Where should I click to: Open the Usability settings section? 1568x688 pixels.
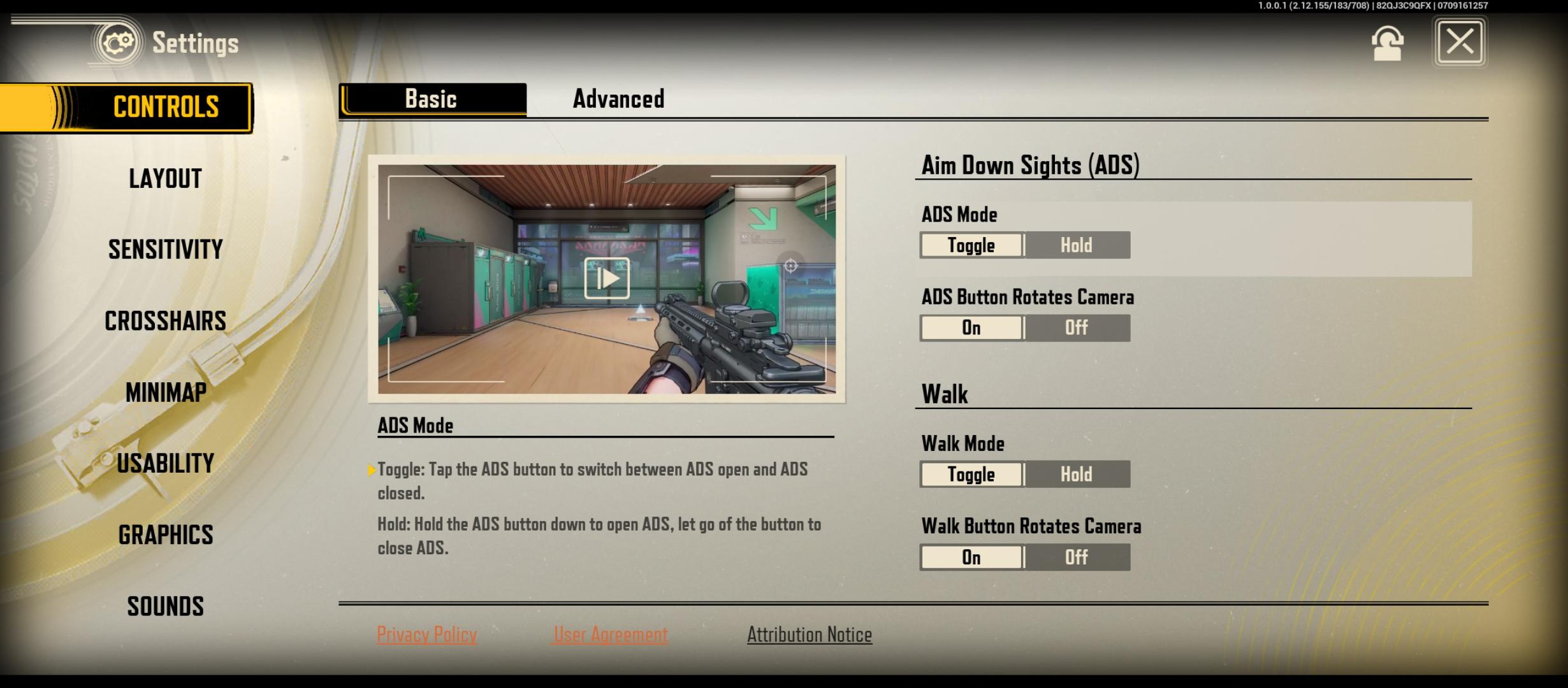click(166, 464)
